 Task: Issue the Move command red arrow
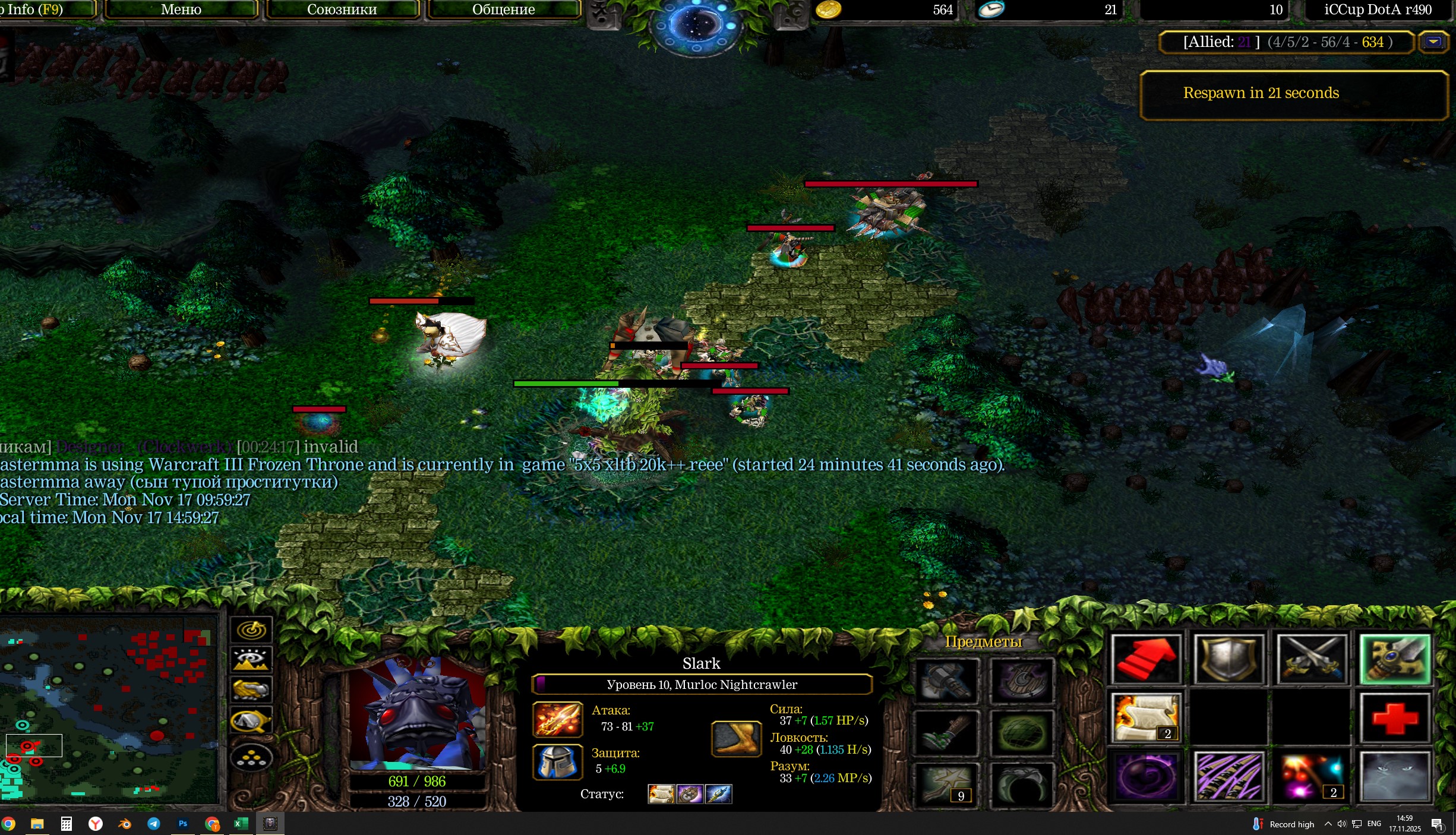[1146, 659]
